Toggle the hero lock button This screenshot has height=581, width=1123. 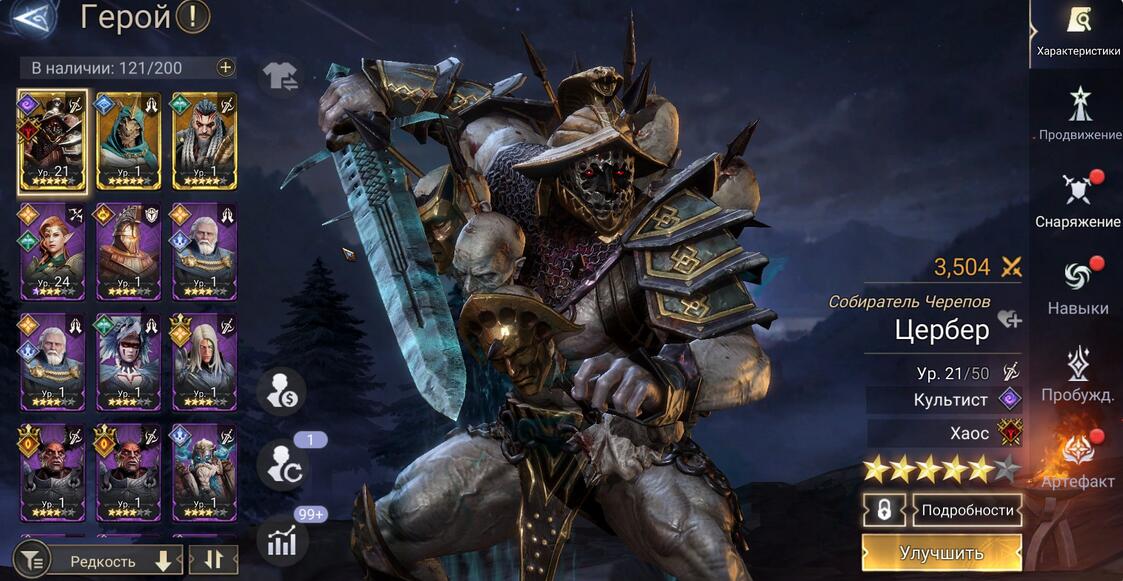(884, 510)
